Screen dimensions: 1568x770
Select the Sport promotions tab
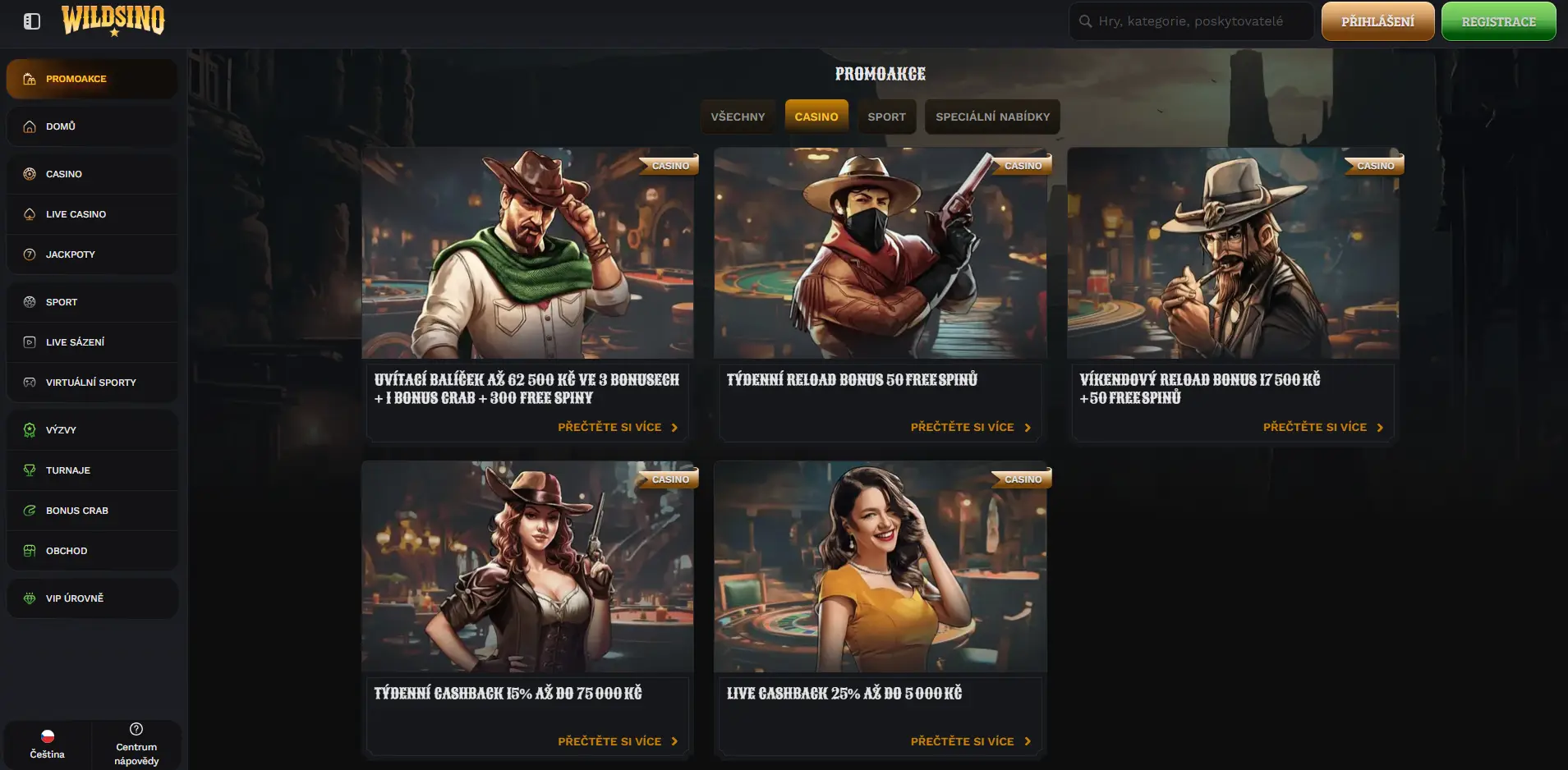click(886, 117)
